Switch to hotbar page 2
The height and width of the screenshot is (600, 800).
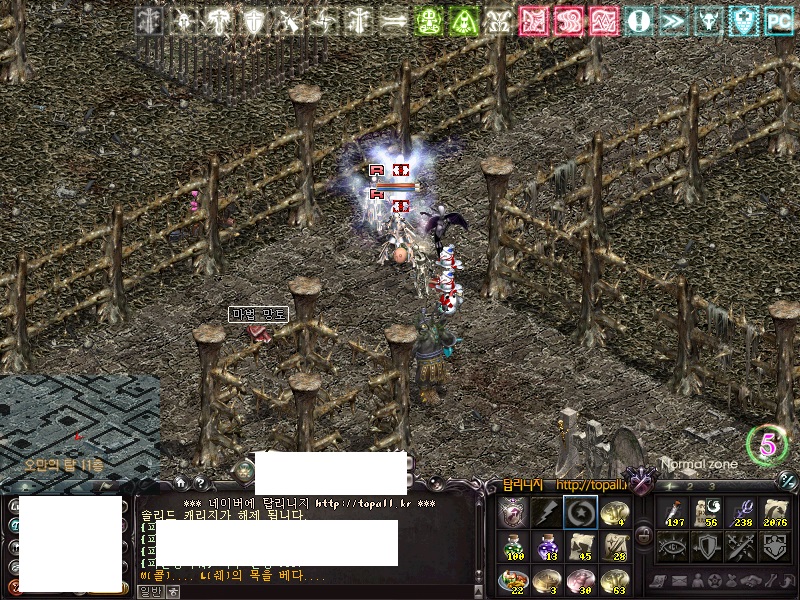coord(690,487)
